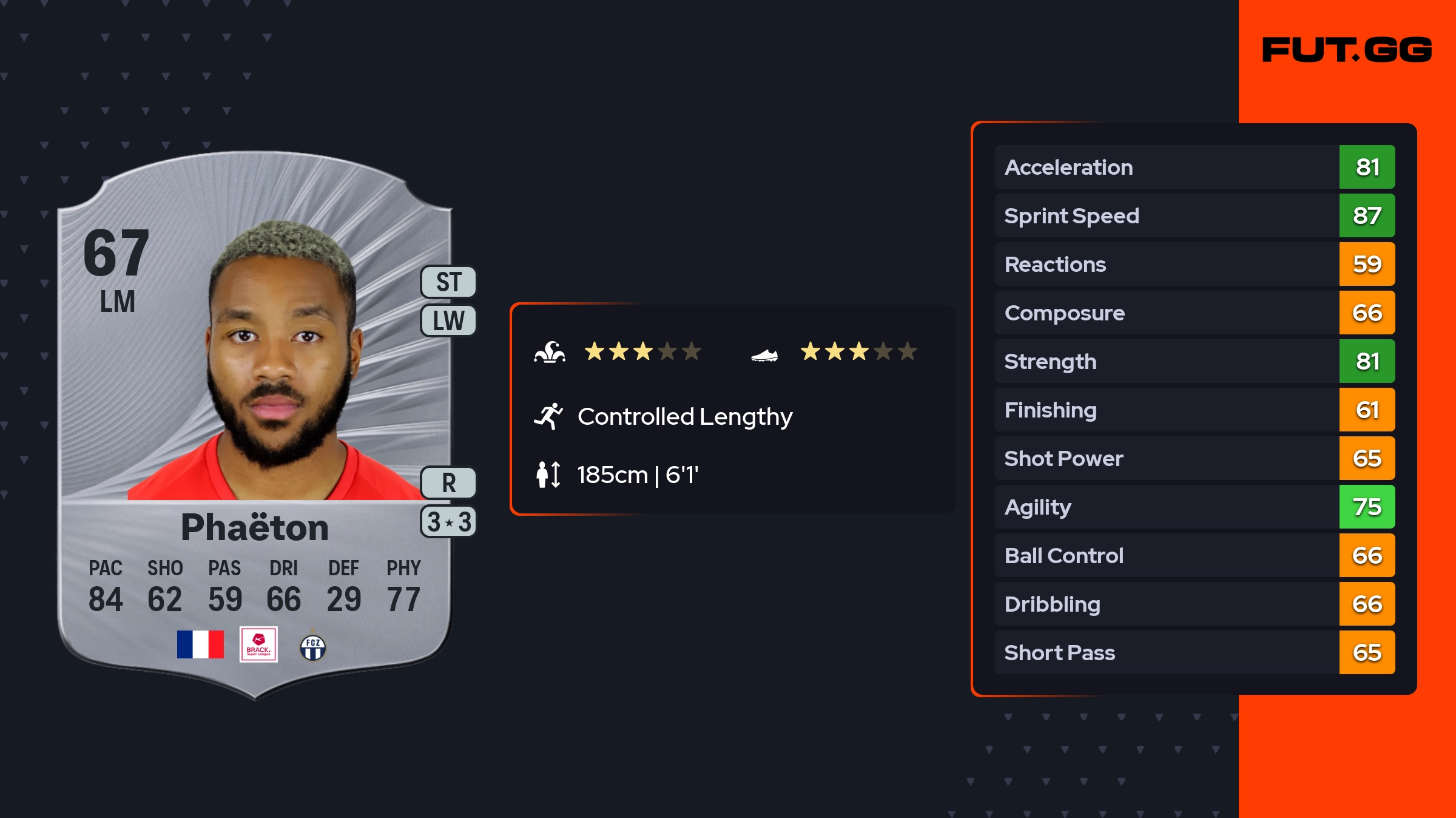
Task: Select the Phaëton player card
Action: [255, 425]
